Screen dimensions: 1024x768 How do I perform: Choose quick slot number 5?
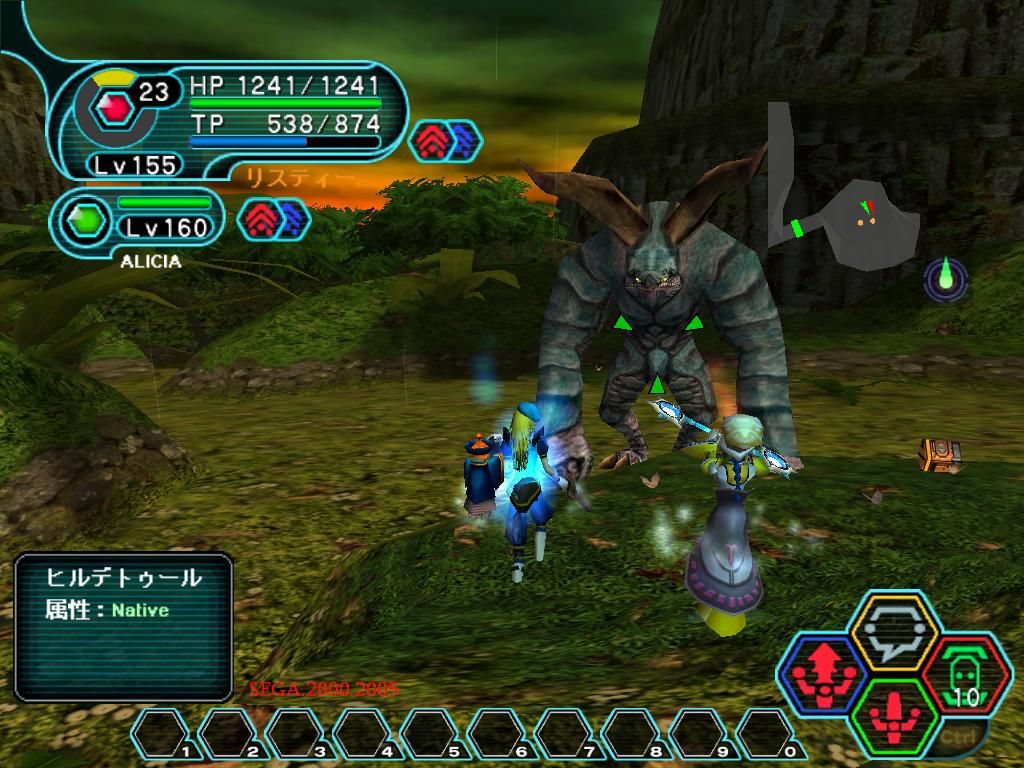coord(433,734)
